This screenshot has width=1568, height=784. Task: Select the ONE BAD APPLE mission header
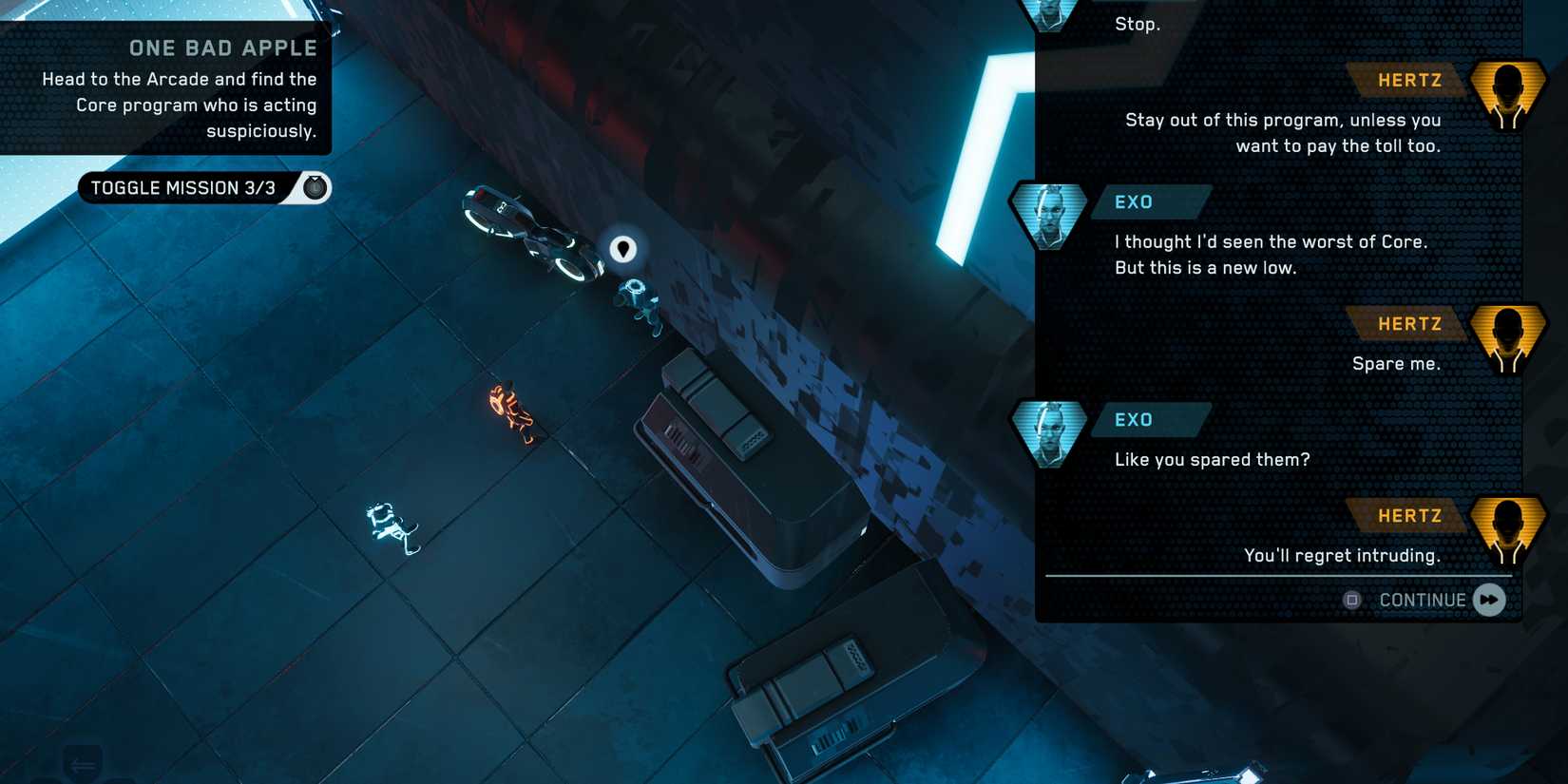tap(222, 47)
